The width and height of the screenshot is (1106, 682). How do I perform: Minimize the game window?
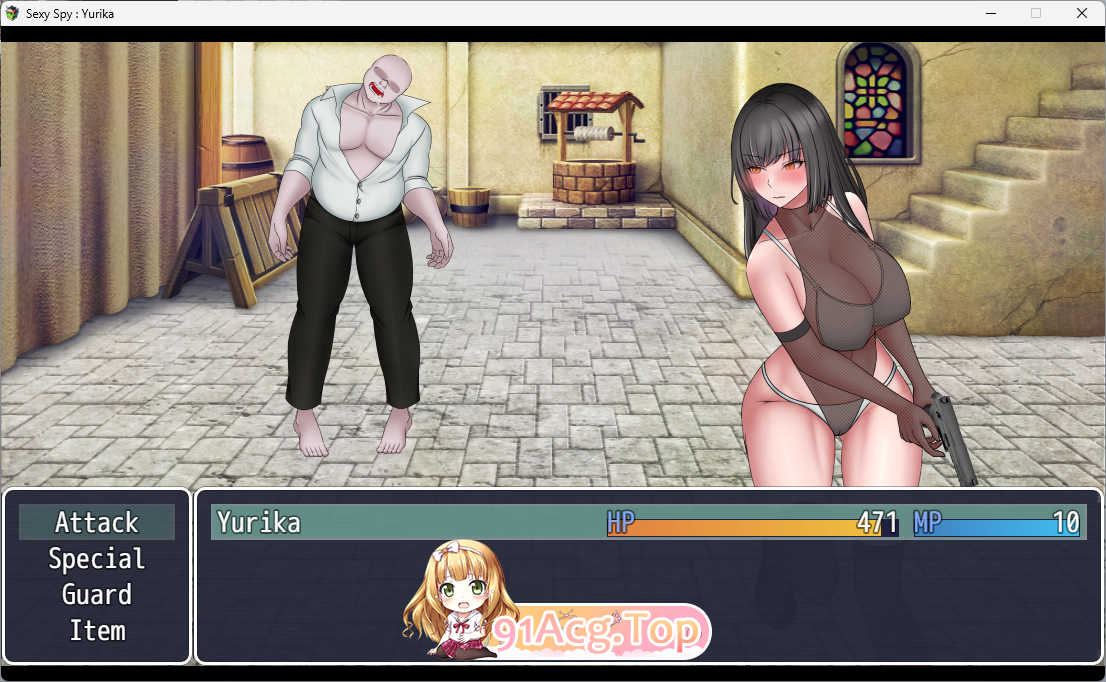pyautogui.click(x=990, y=13)
